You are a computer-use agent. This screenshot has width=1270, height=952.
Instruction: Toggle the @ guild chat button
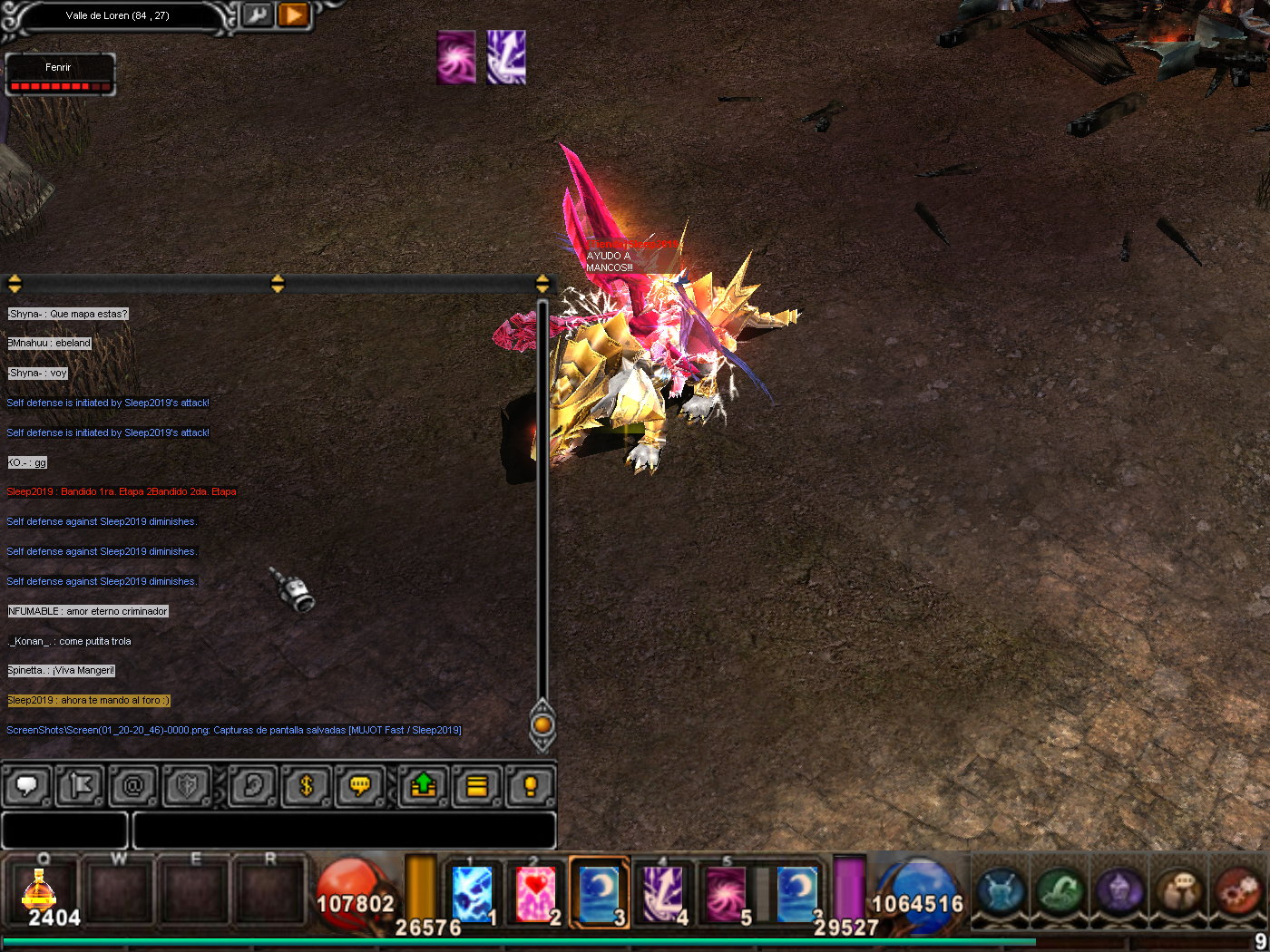click(x=133, y=785)
